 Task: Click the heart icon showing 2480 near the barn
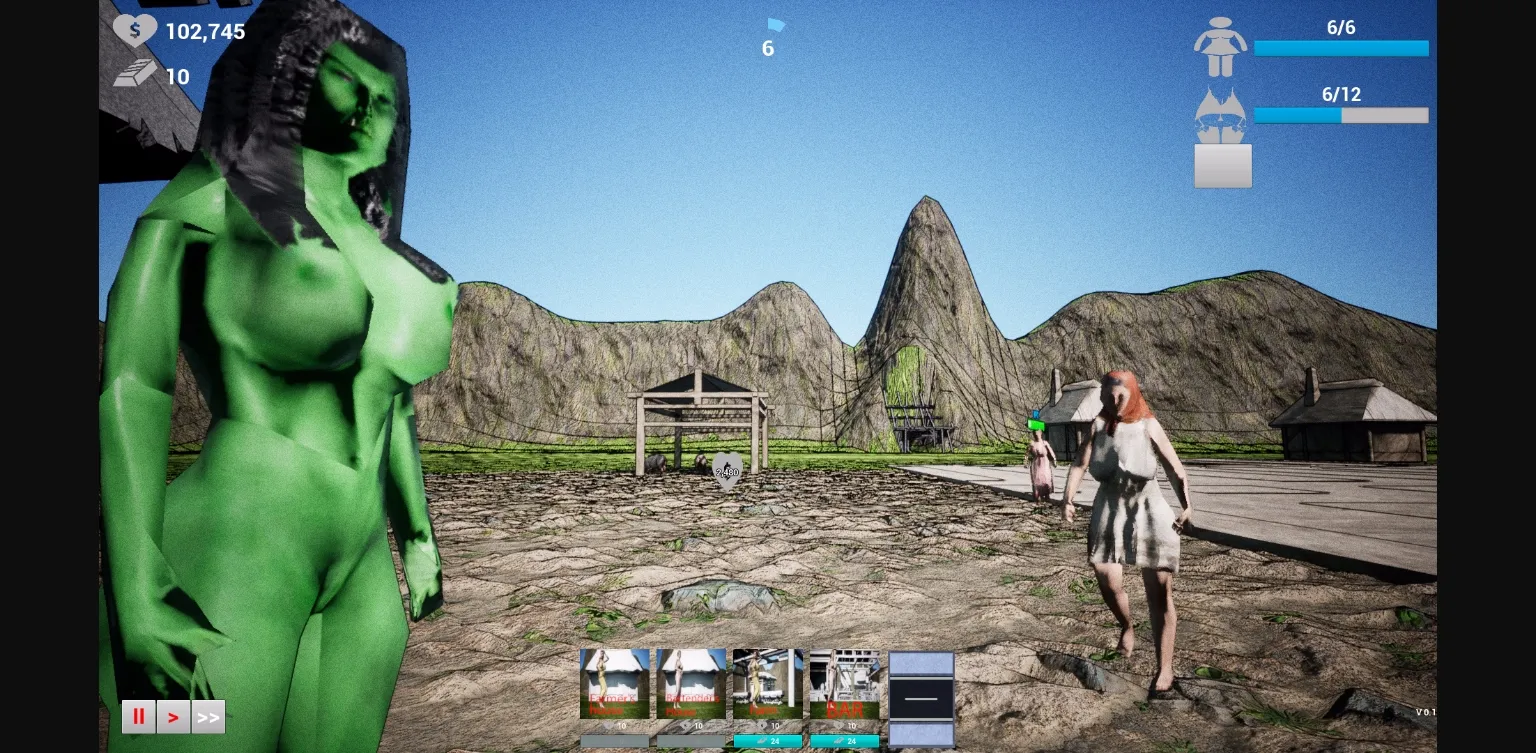click(x=727, y=470)
